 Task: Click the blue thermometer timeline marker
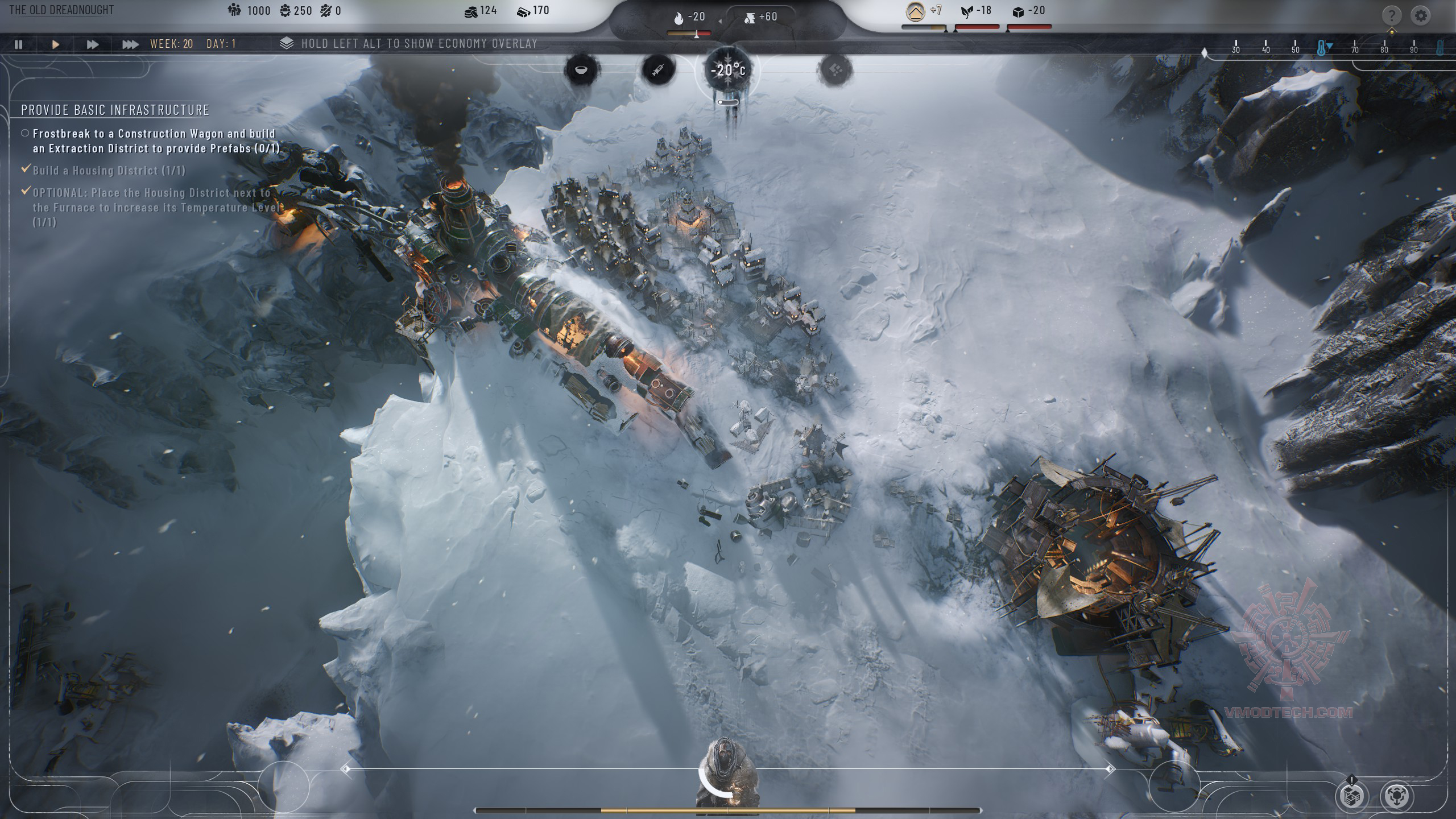(1322, 49)
